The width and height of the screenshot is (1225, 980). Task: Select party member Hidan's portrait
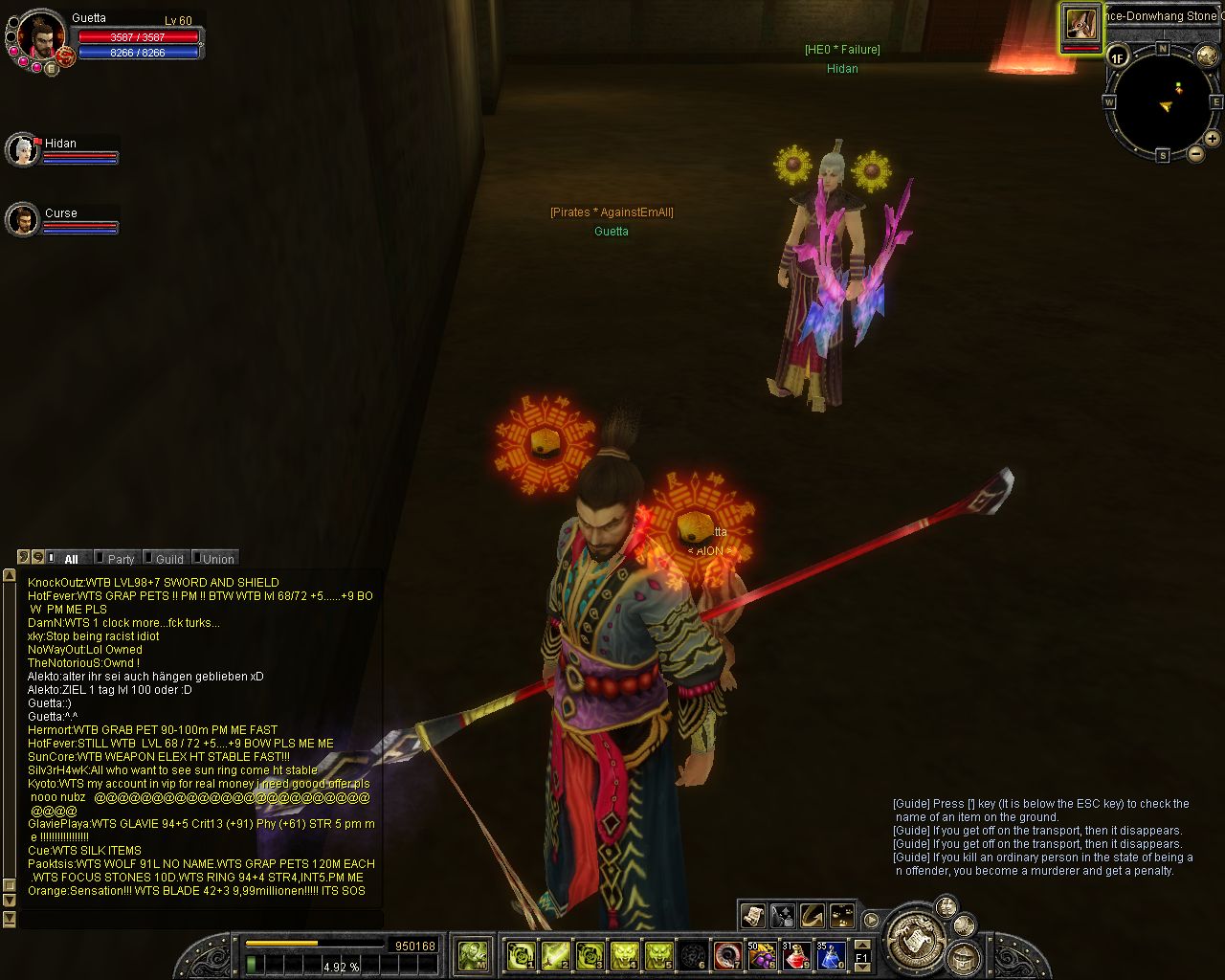click(21, 150)
